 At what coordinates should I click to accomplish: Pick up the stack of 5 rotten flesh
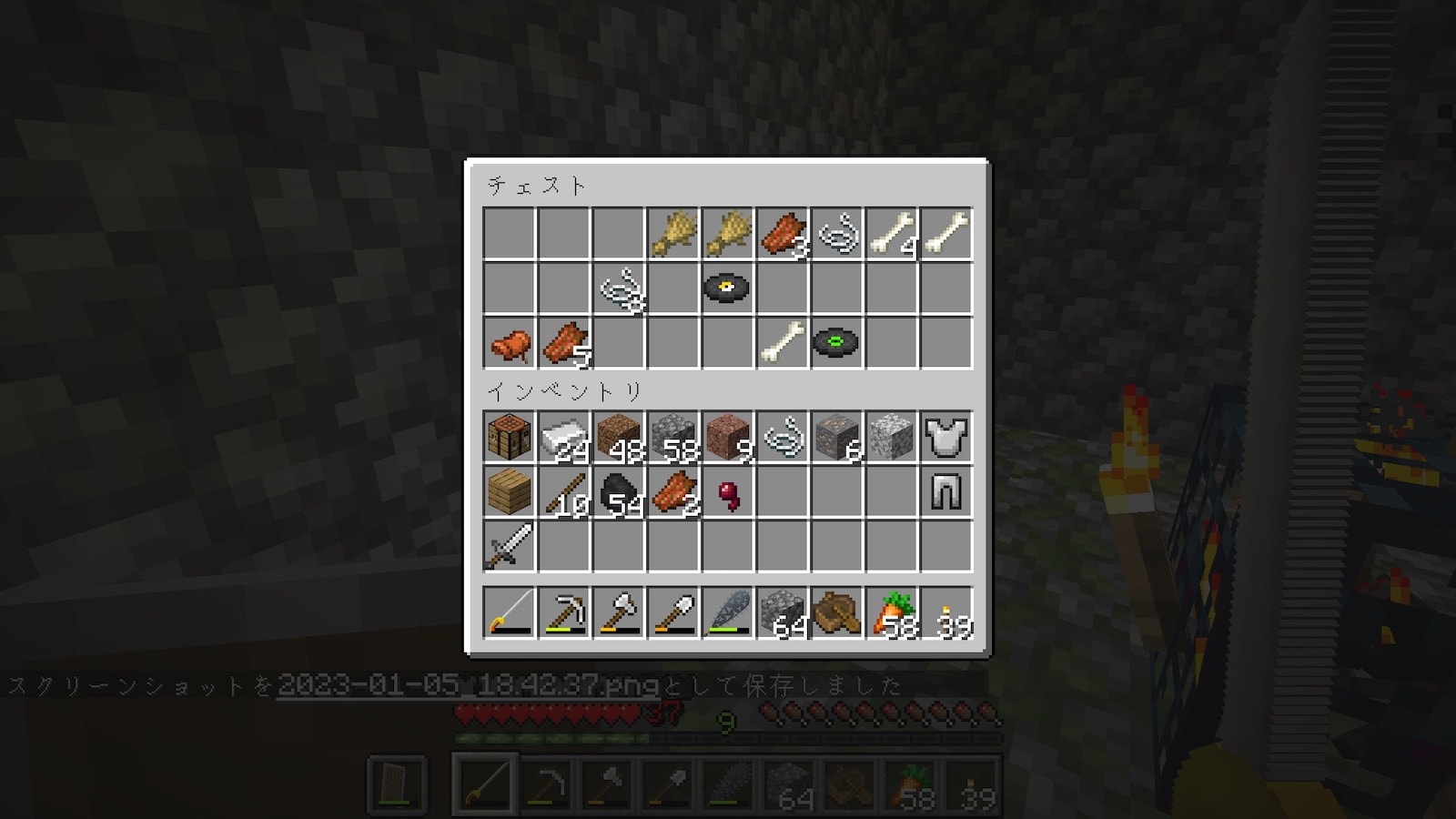564,343
